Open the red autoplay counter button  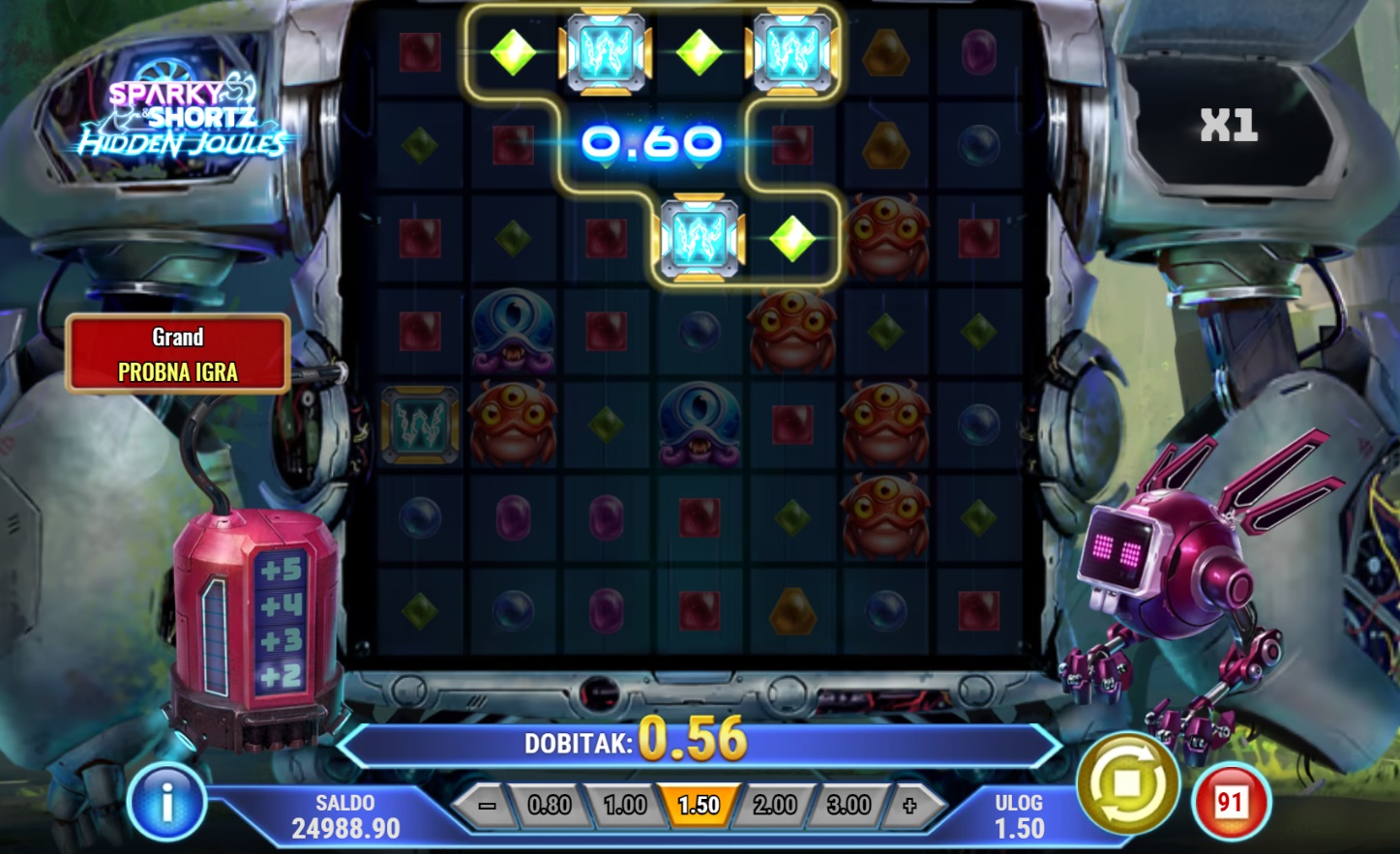coord(1230,802)
